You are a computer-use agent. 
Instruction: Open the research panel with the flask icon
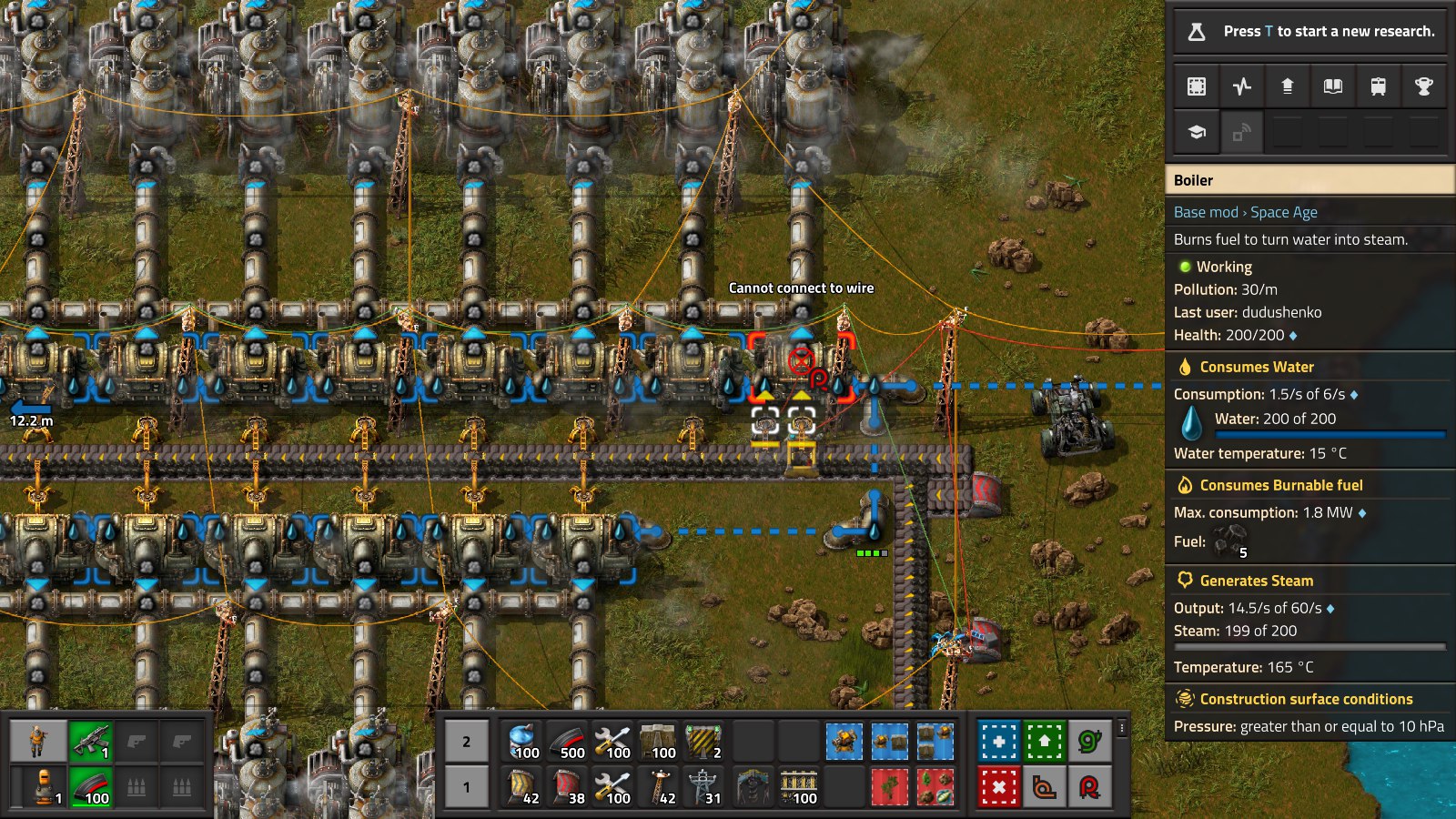(1197, 32)
